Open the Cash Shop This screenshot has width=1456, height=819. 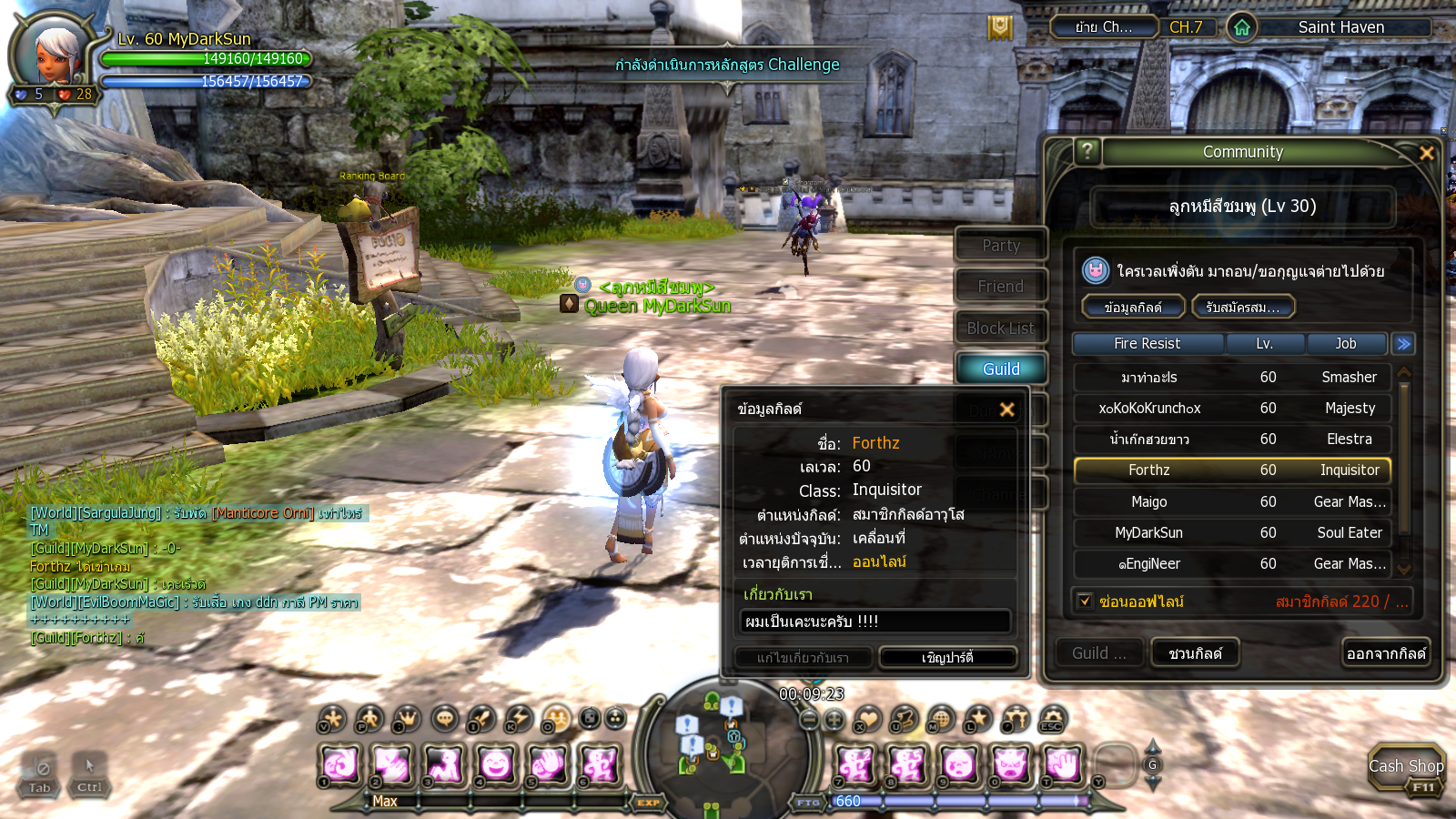[1406, 769]
